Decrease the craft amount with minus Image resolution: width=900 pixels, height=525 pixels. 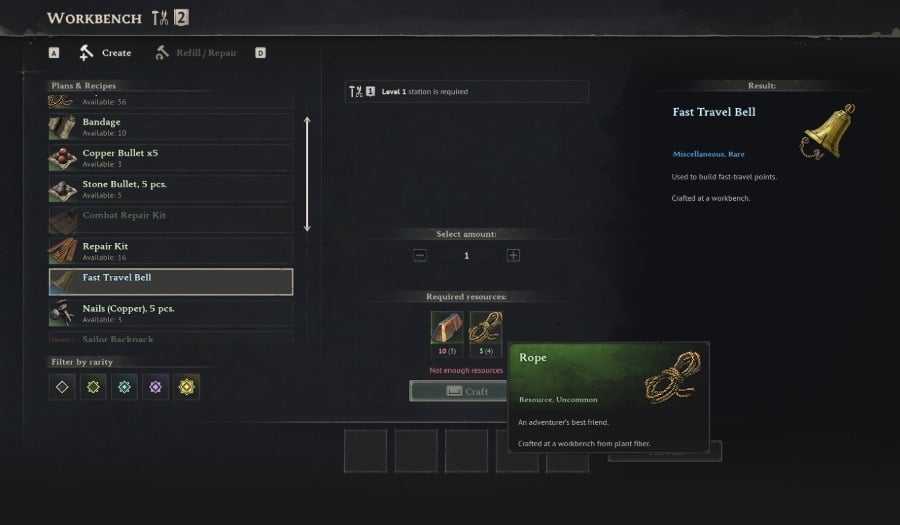[420, 256]
